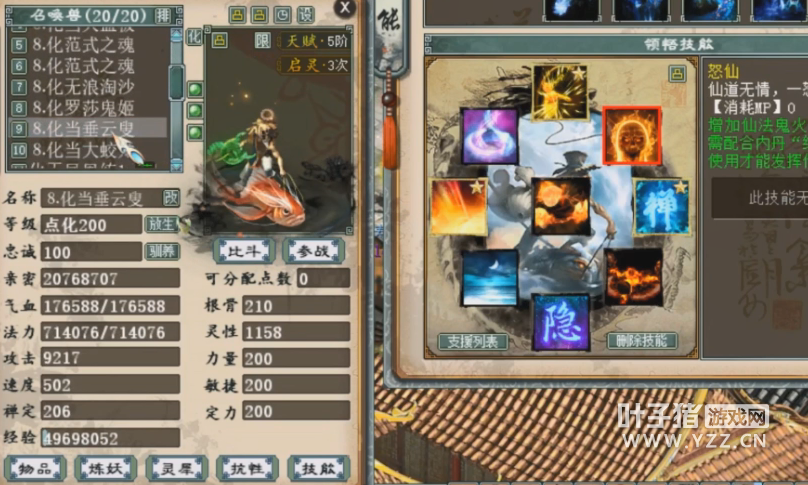Viewport: 808px width, 485px height.
Task: Choose the blue 隐 stealth skill
Action: coord(560,321)
